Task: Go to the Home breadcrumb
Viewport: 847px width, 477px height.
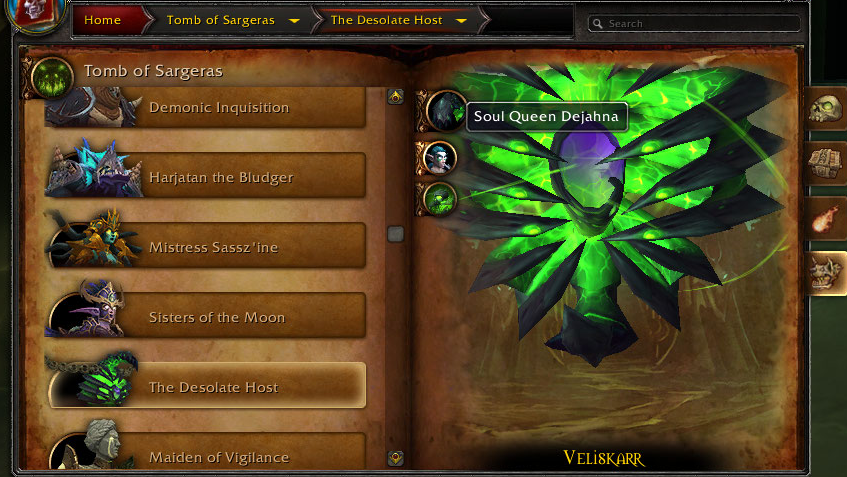Action: (103, 20)
